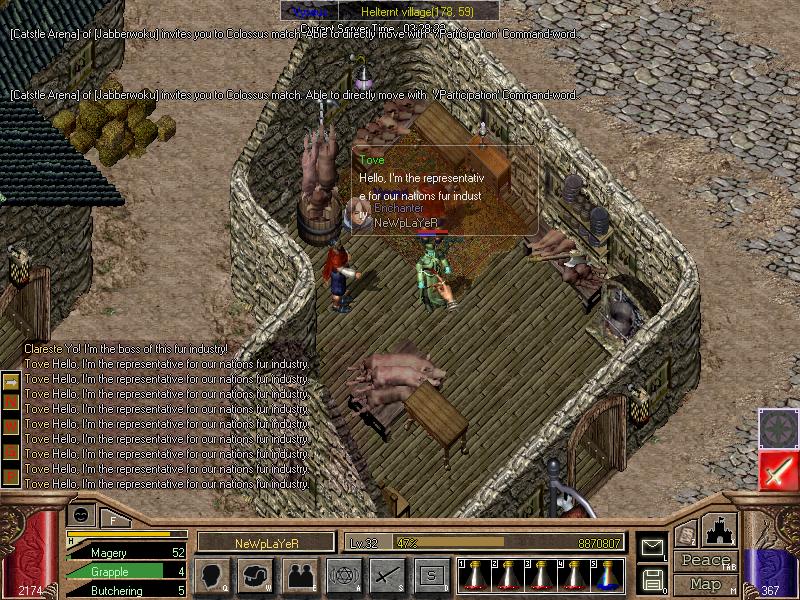Open the two-person party icon

(300, 575)
